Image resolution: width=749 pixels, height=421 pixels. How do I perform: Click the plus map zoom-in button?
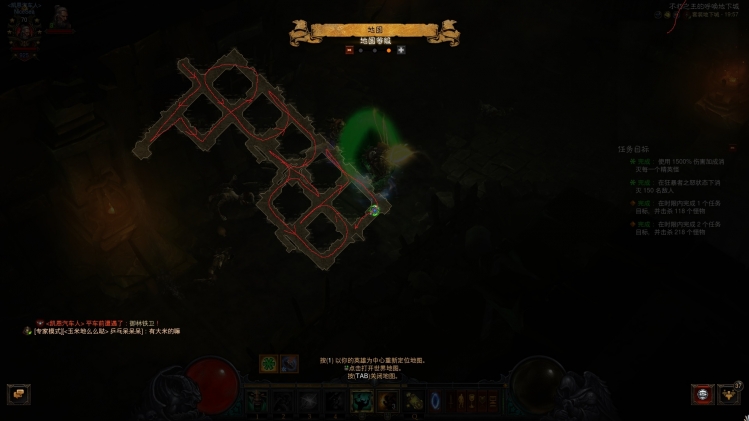coord(401,50)
